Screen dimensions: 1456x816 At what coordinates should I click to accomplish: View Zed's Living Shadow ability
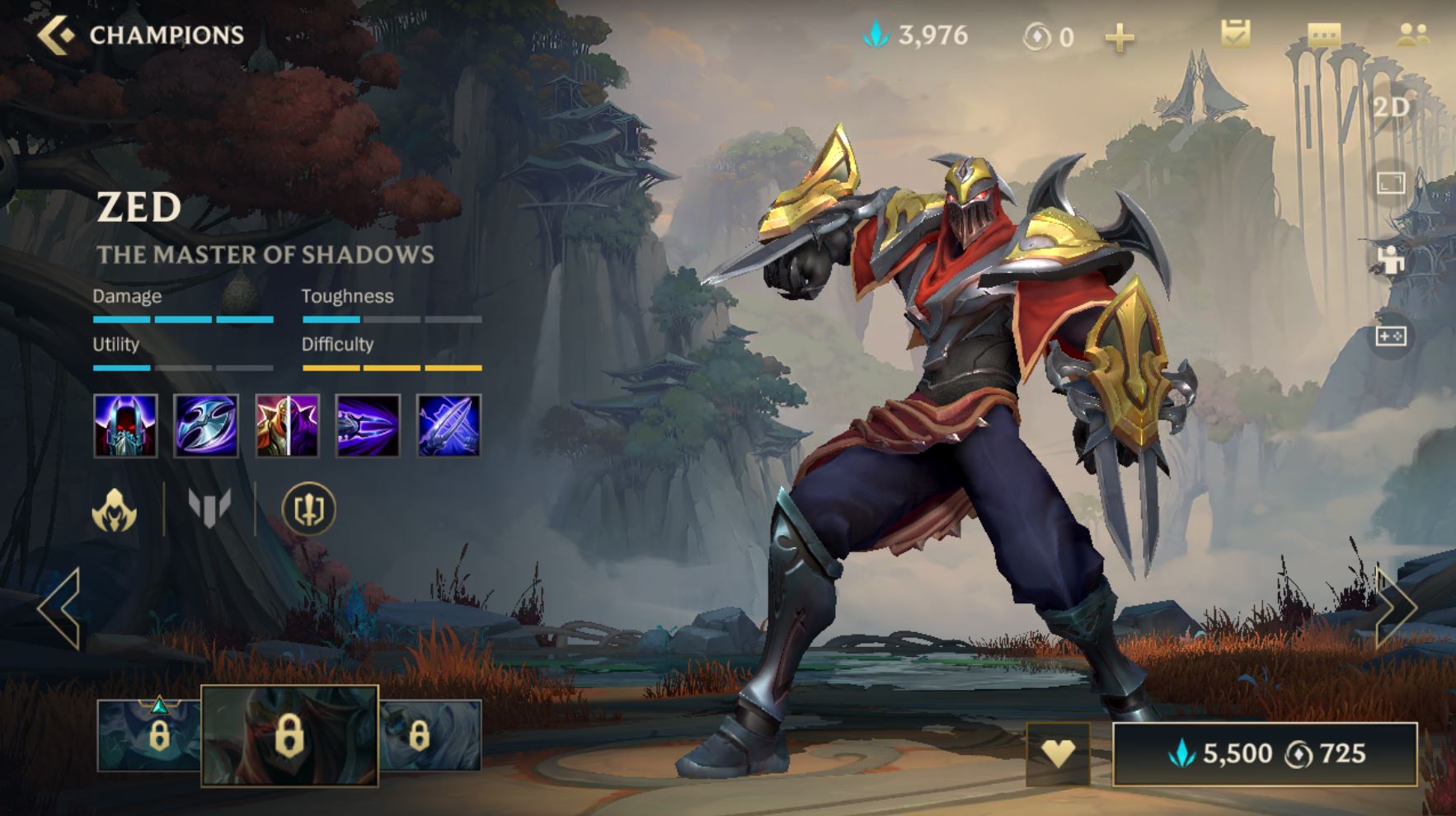tap(287, 425)
